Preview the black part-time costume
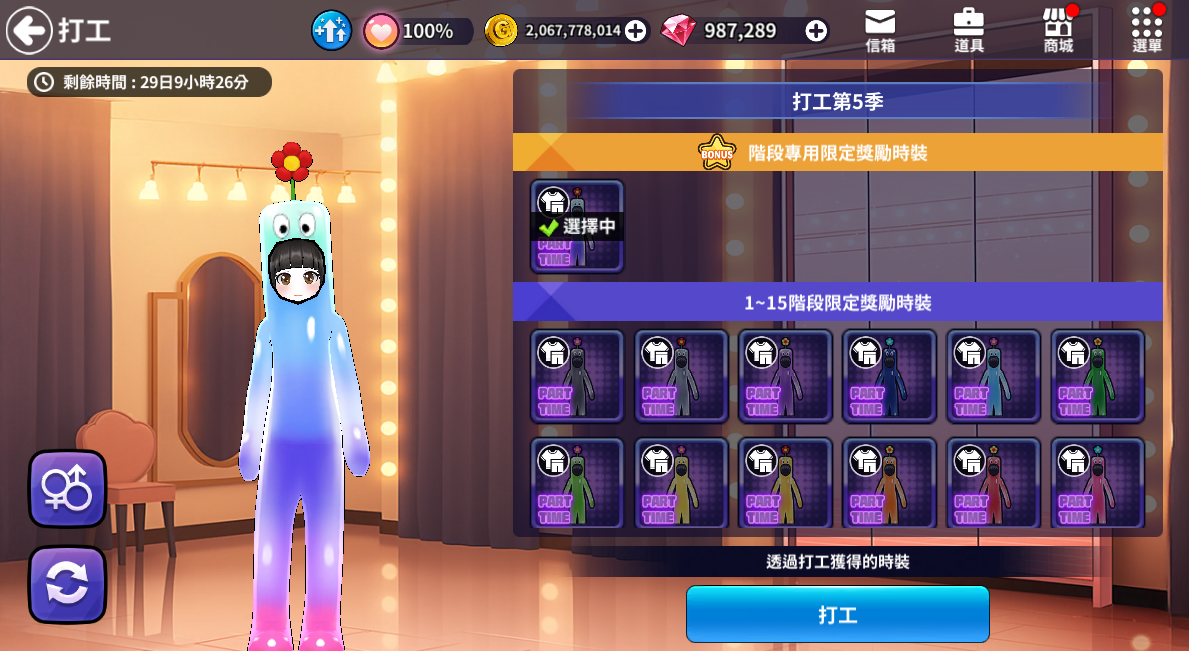Viewport: 1189px width, 651px height. point(577,376)
